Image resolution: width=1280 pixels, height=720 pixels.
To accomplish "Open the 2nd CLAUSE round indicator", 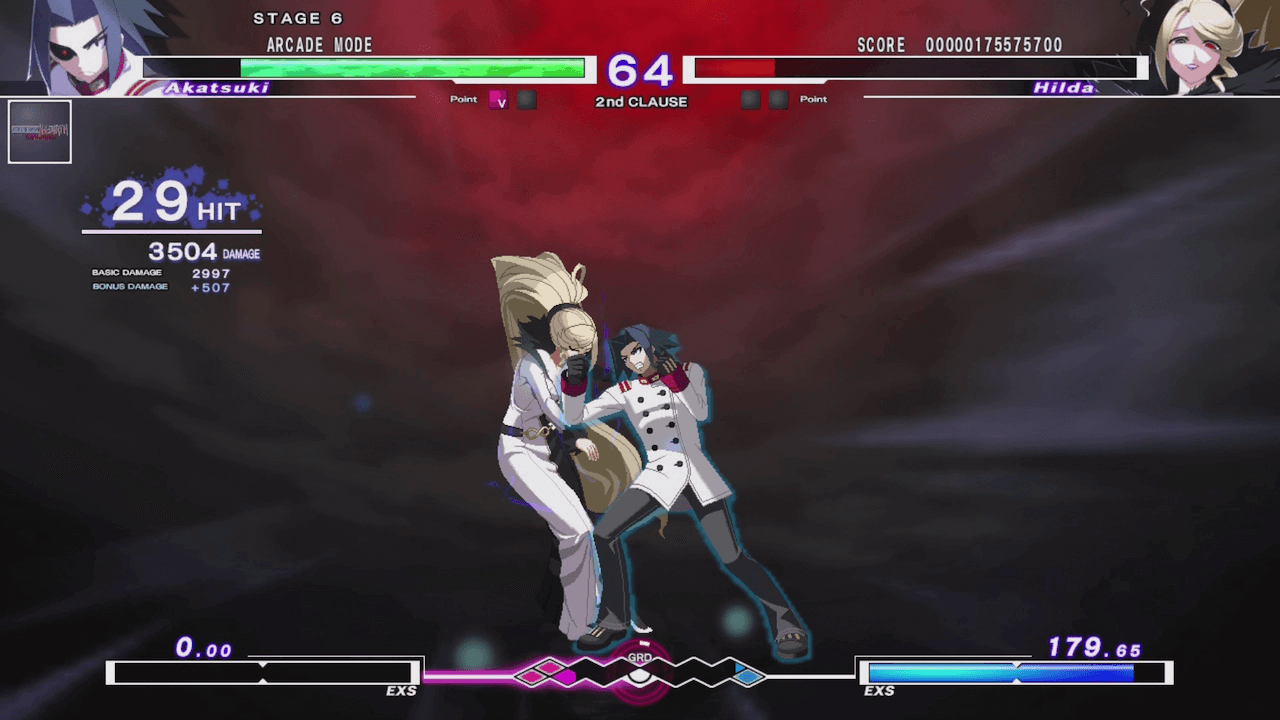I will click(641, 101).
